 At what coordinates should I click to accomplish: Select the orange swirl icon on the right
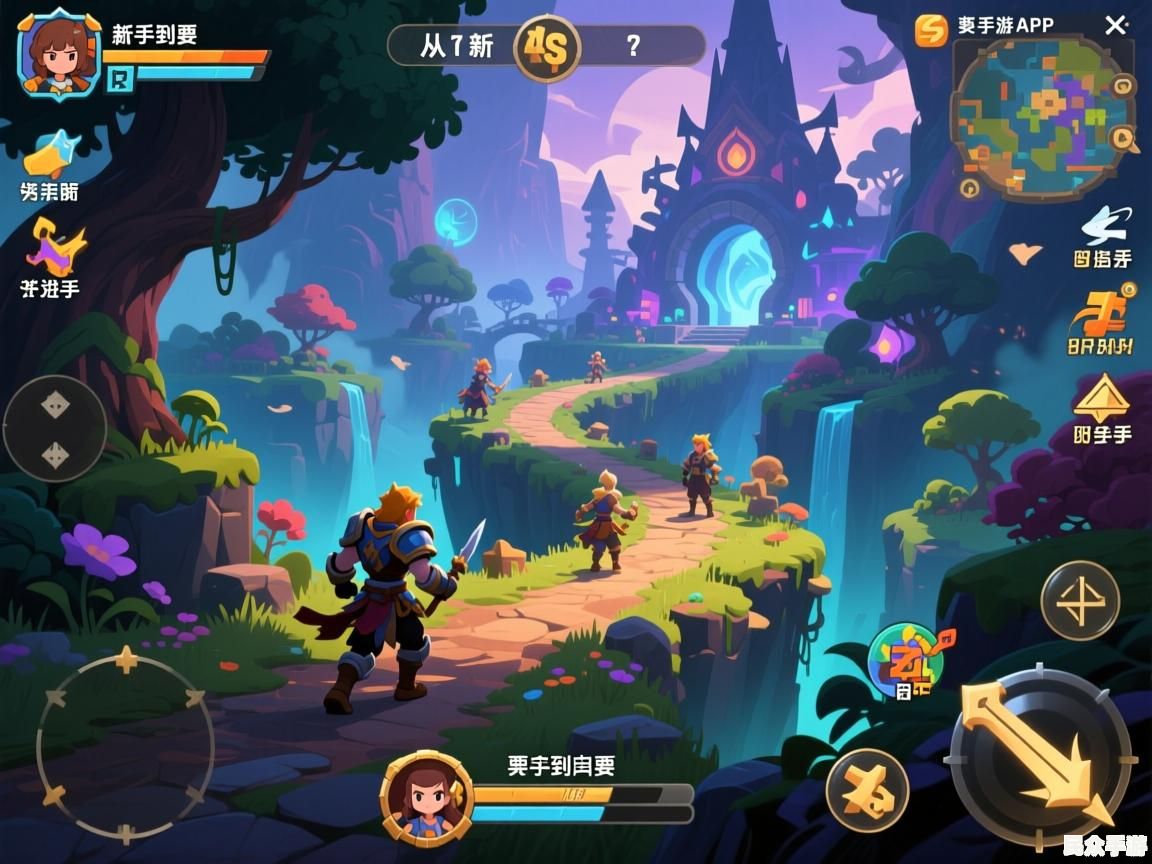tap(1101, 313)
